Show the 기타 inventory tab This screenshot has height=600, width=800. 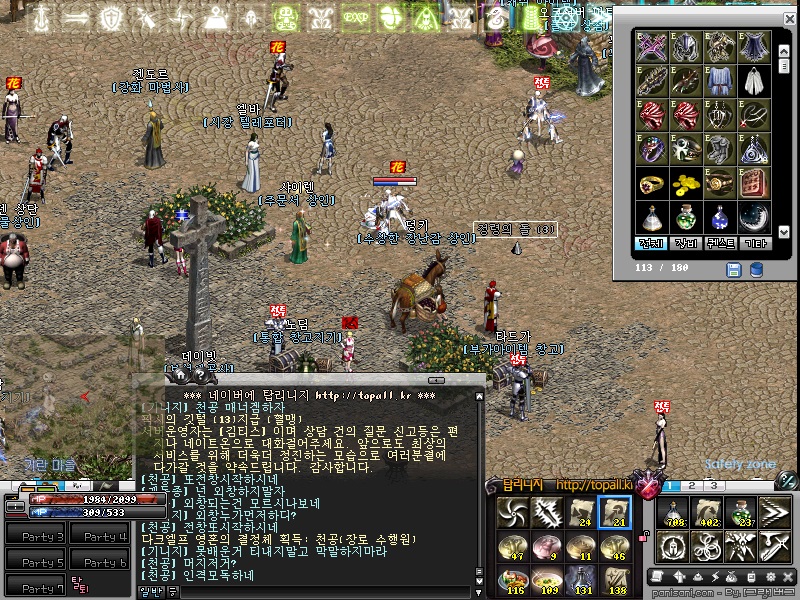(755, 242)
